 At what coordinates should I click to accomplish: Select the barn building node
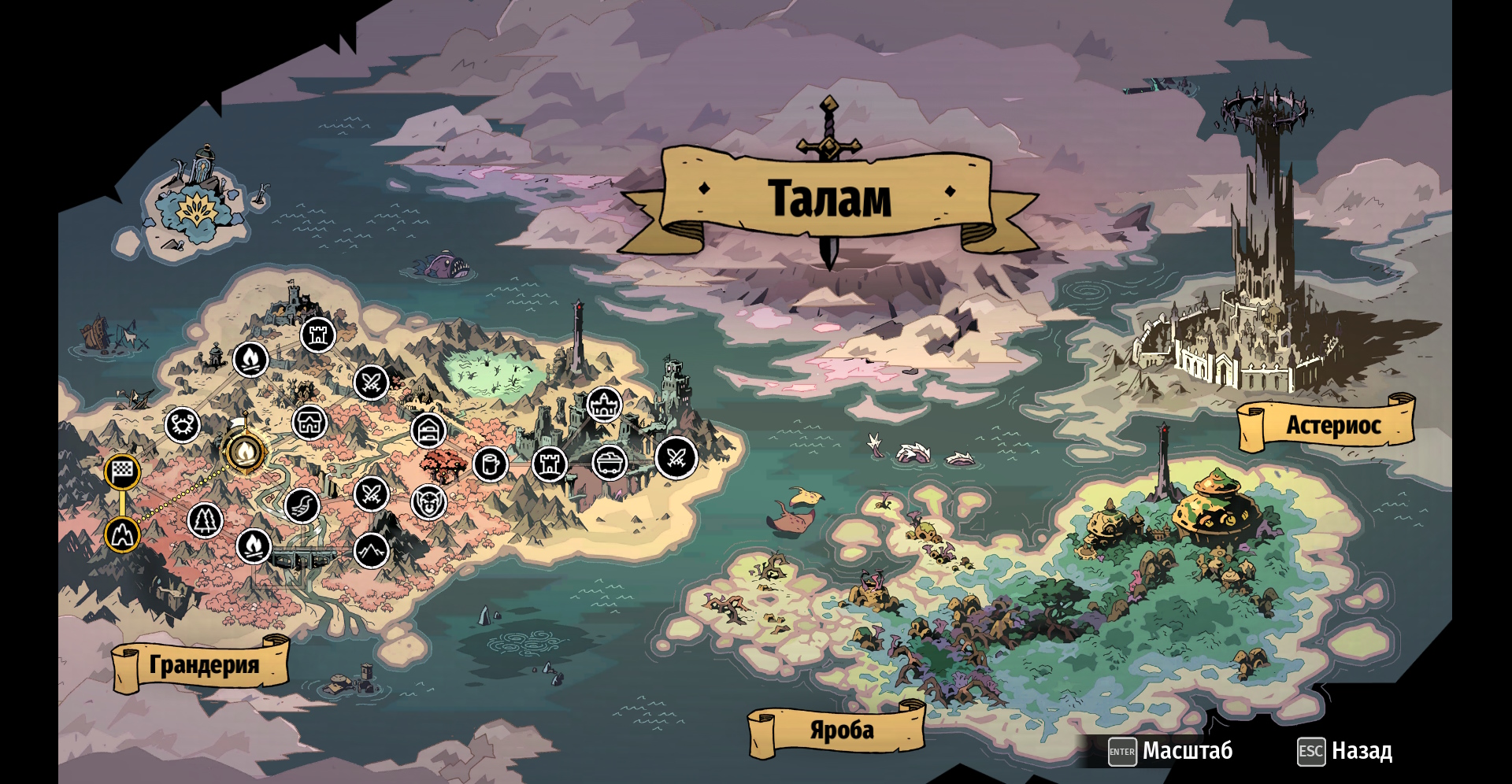[428, 431]
